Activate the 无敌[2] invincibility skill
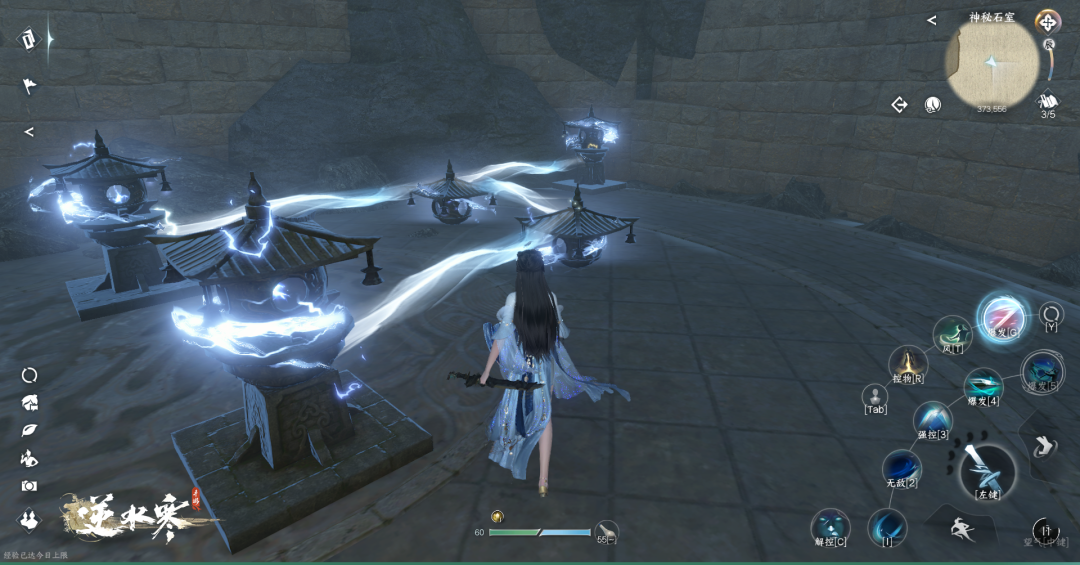Screen dimensions: 1080x565 [900, 467]
